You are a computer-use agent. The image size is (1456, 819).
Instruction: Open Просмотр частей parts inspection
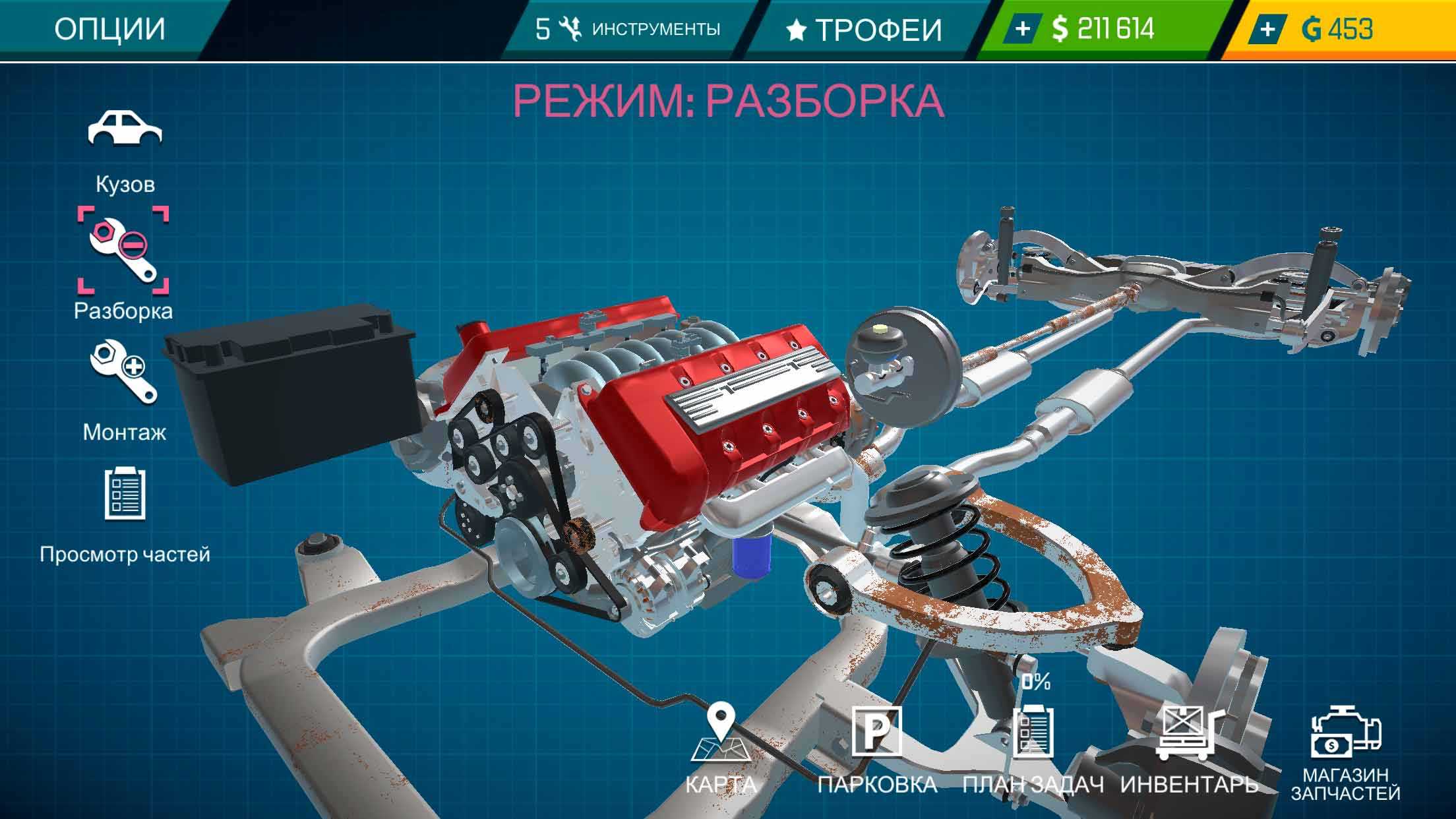[125, 511]
